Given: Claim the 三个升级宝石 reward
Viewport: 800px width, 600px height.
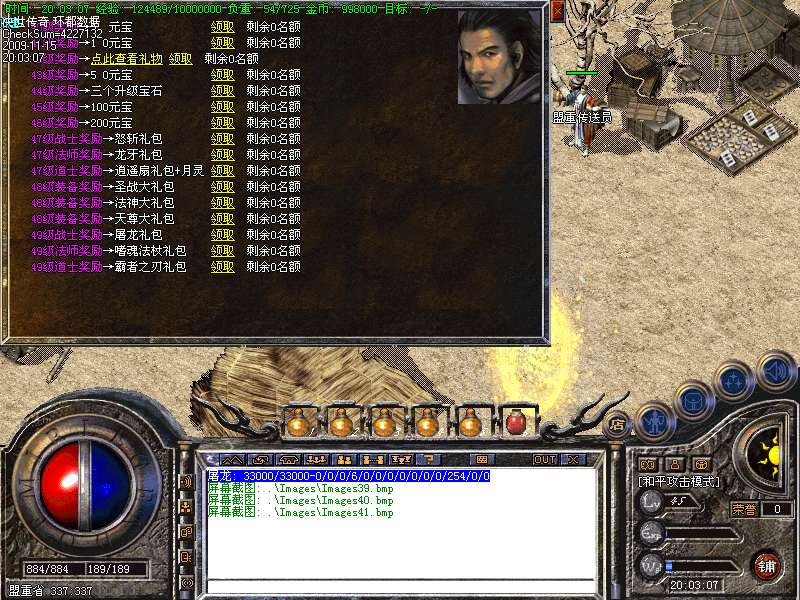Looking at the screenshot, I should (x=222, y=91).
